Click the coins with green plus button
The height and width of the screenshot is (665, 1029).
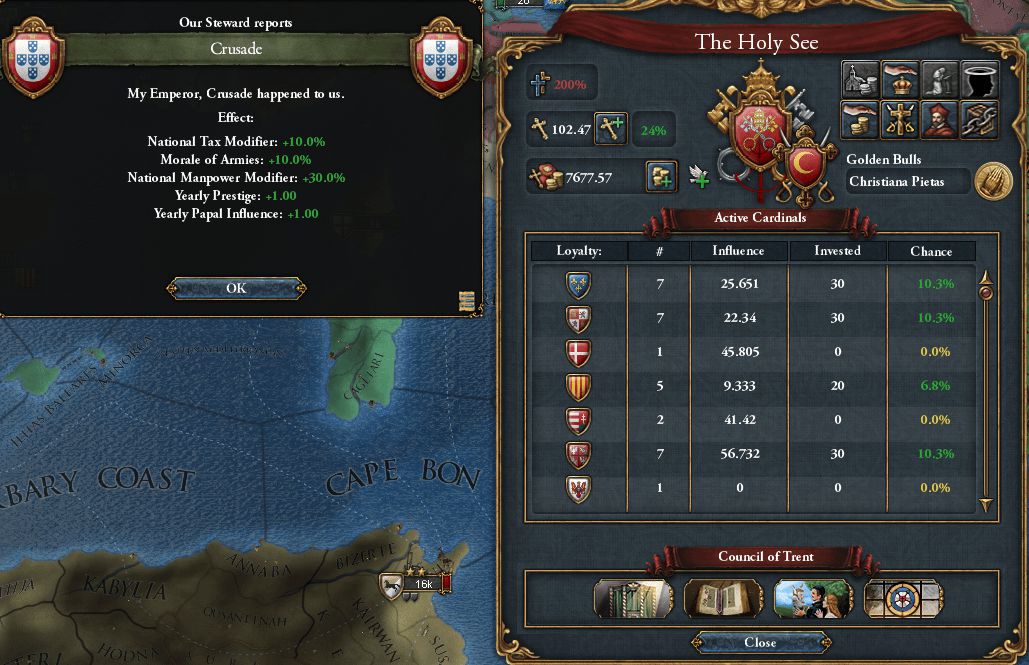pos(663,176)
